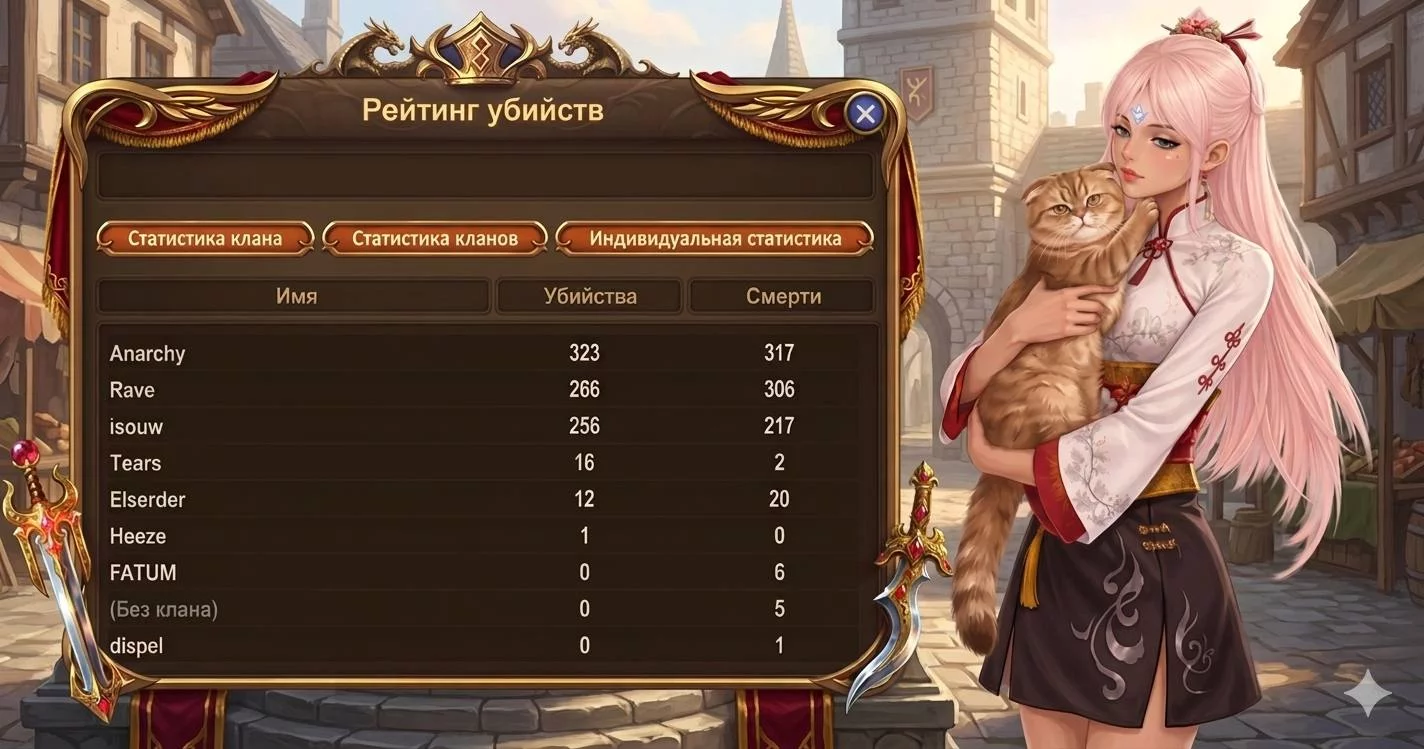Viewport: 1424px width, 749px height.
Task: Sort by the Убийства column header
Action: [590, 296]
